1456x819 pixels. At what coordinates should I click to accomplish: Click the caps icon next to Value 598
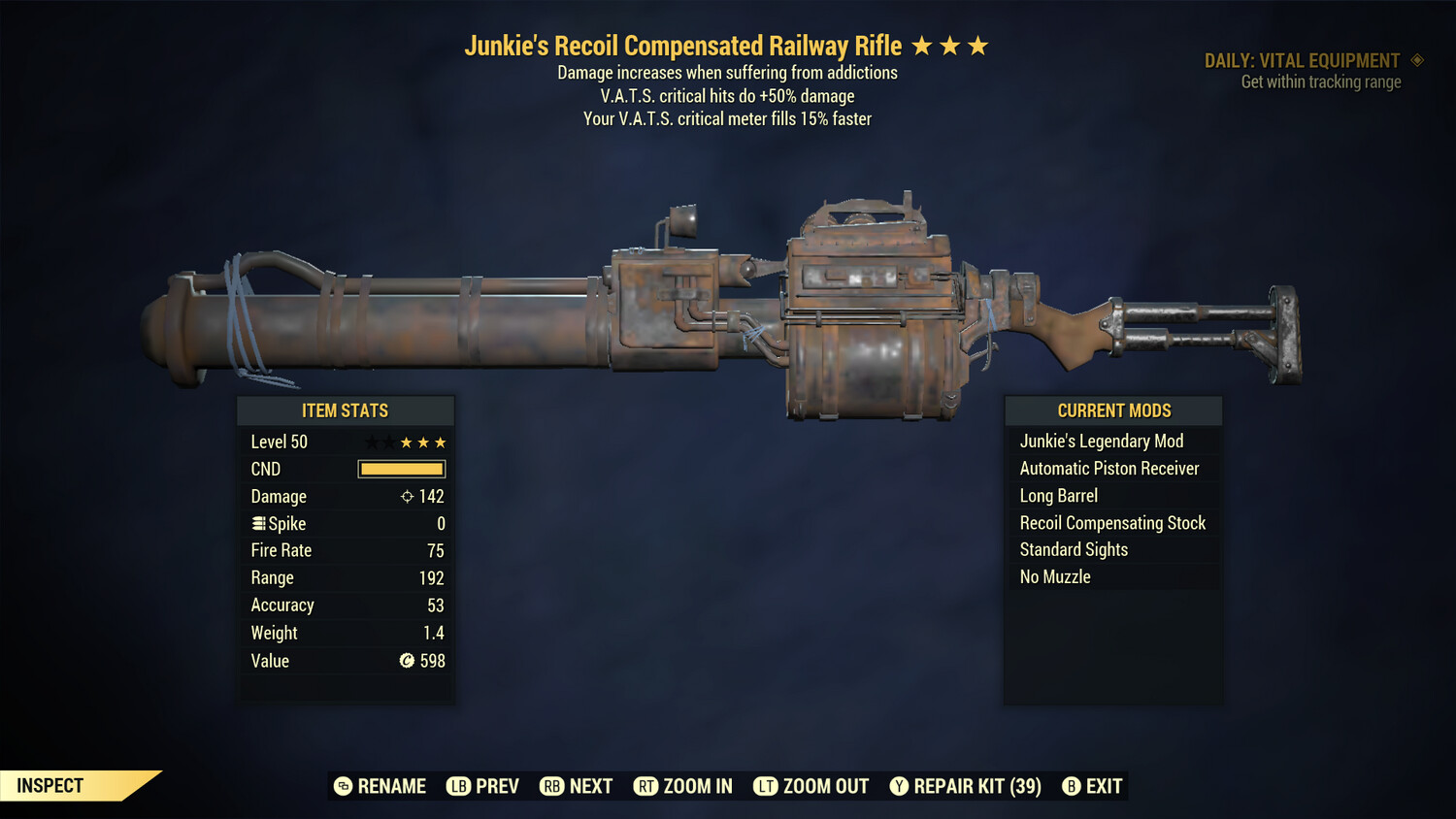pyautogui.click(x=406, y=661)
